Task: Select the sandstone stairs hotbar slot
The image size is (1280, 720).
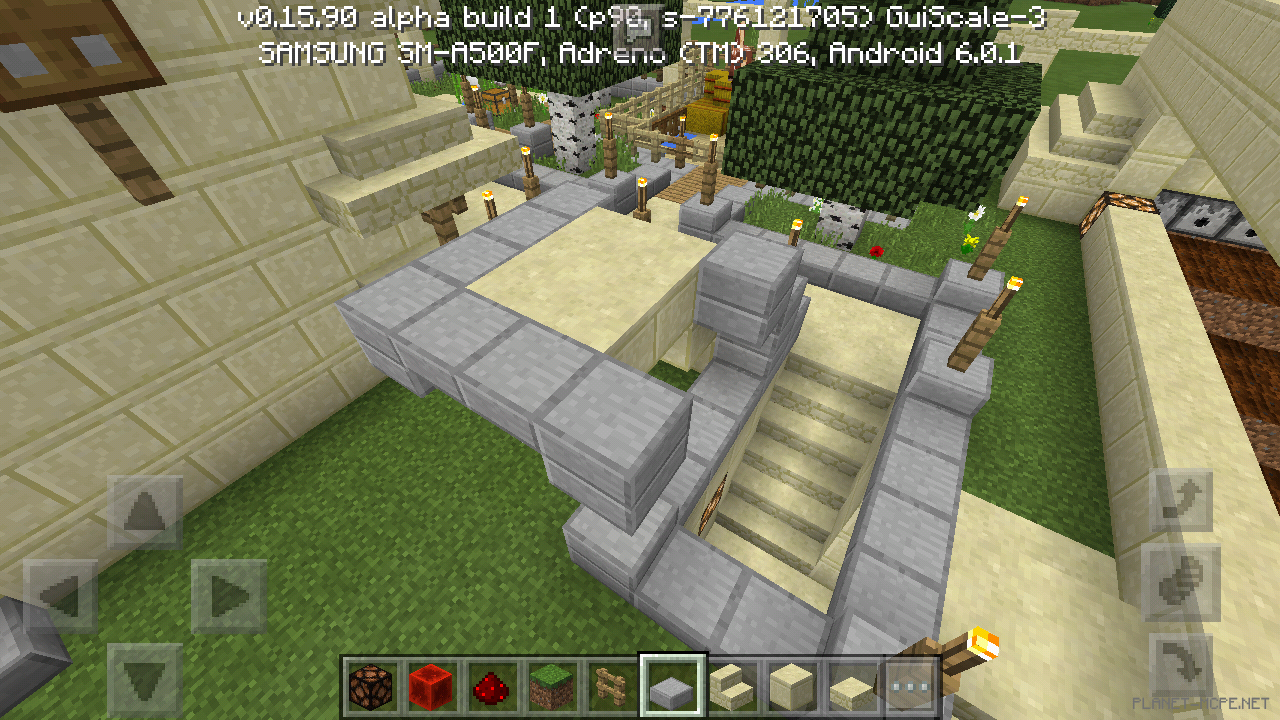Action: (733, 684)
